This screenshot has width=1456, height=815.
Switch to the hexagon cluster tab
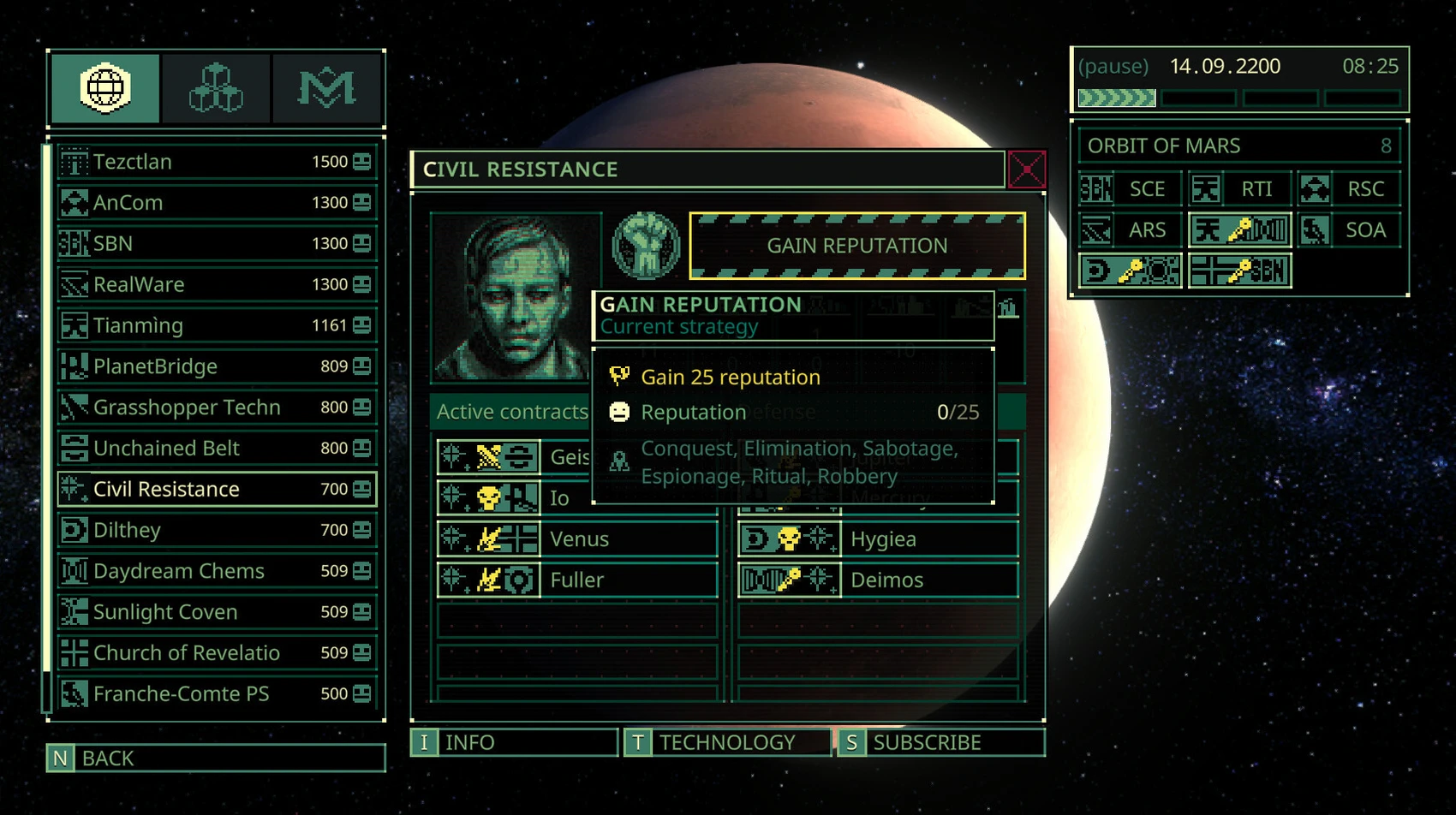pyautogui.click(x=216, y=88)
